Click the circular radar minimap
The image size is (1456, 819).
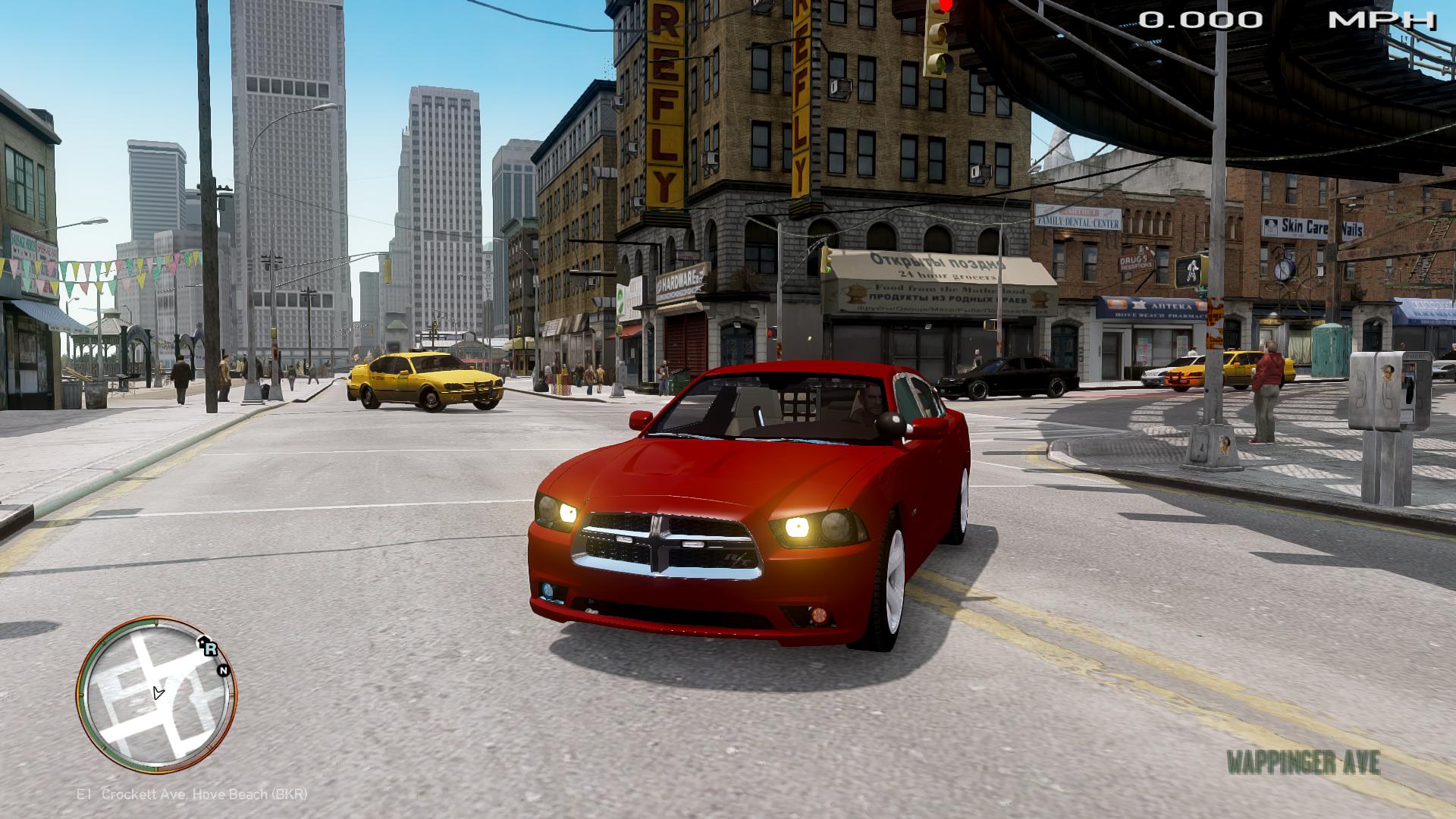157,695
